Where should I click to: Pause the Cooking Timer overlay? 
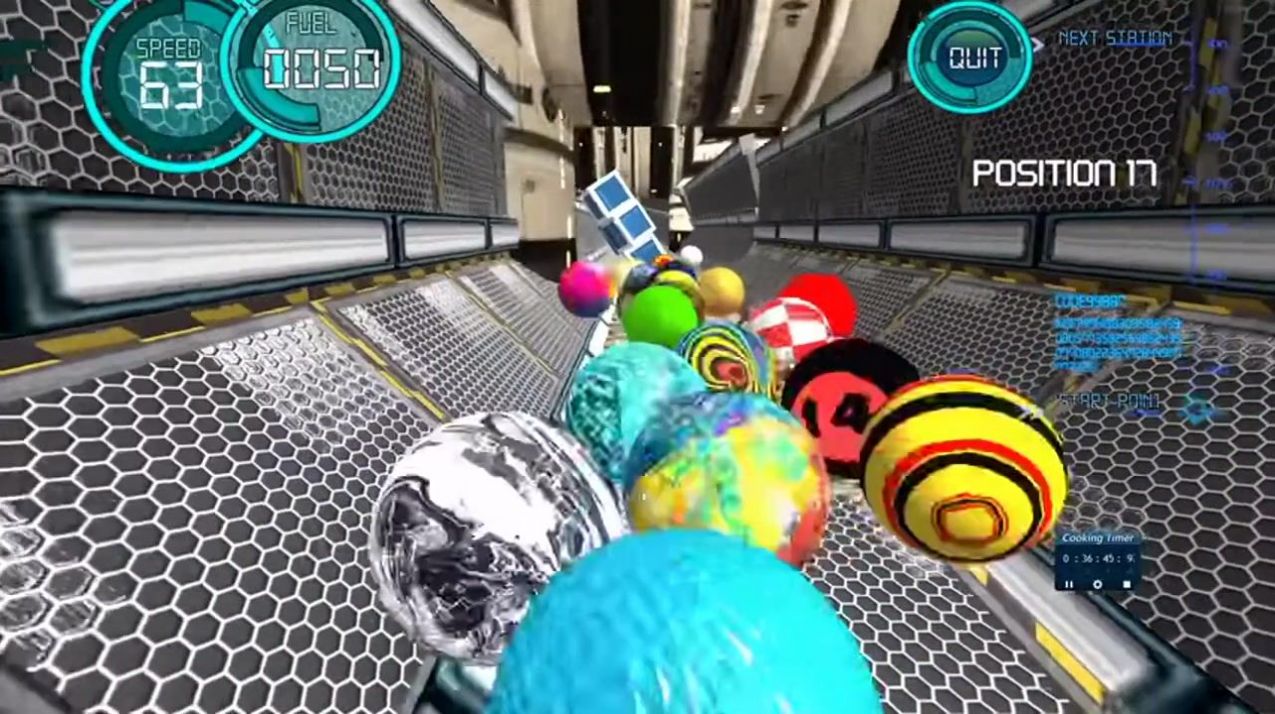1069,583
